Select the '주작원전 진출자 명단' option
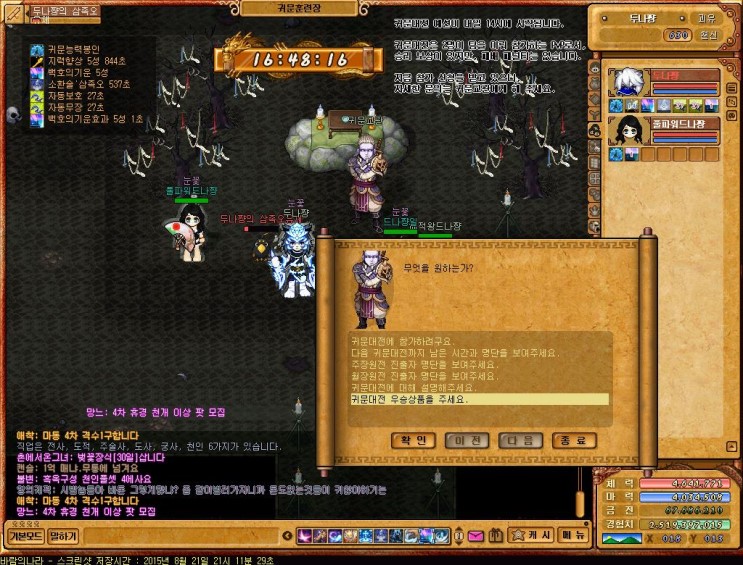This screenshot has width=743, height=565. pyautogui.click(x=410, y=365)
